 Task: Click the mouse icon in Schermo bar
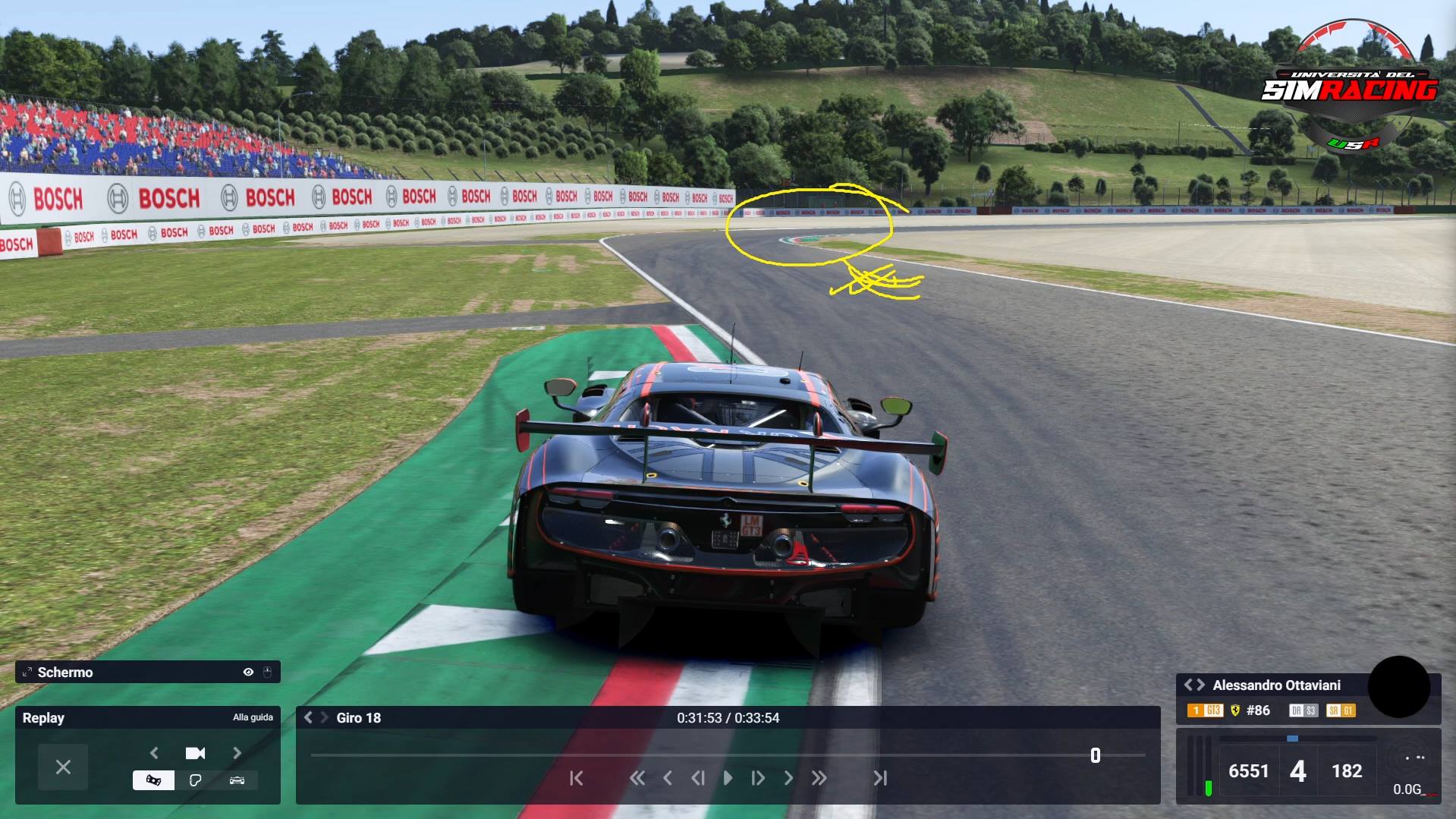(267, 673)
